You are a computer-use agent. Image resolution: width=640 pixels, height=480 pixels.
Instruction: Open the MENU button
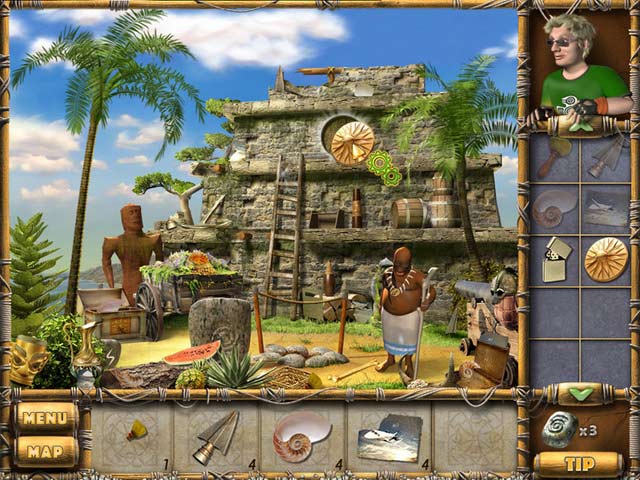pos(45,418)
